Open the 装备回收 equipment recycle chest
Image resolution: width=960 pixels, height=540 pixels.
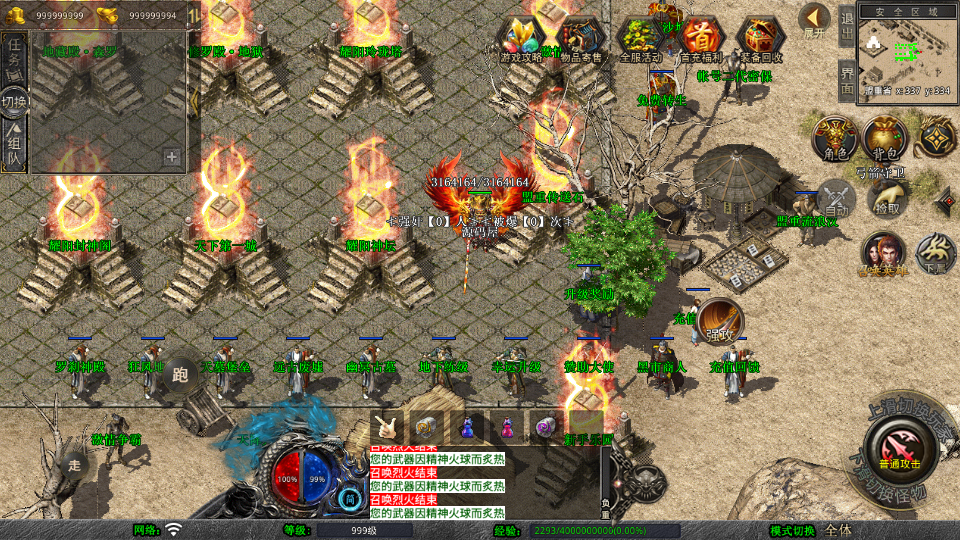pos(762,40)
